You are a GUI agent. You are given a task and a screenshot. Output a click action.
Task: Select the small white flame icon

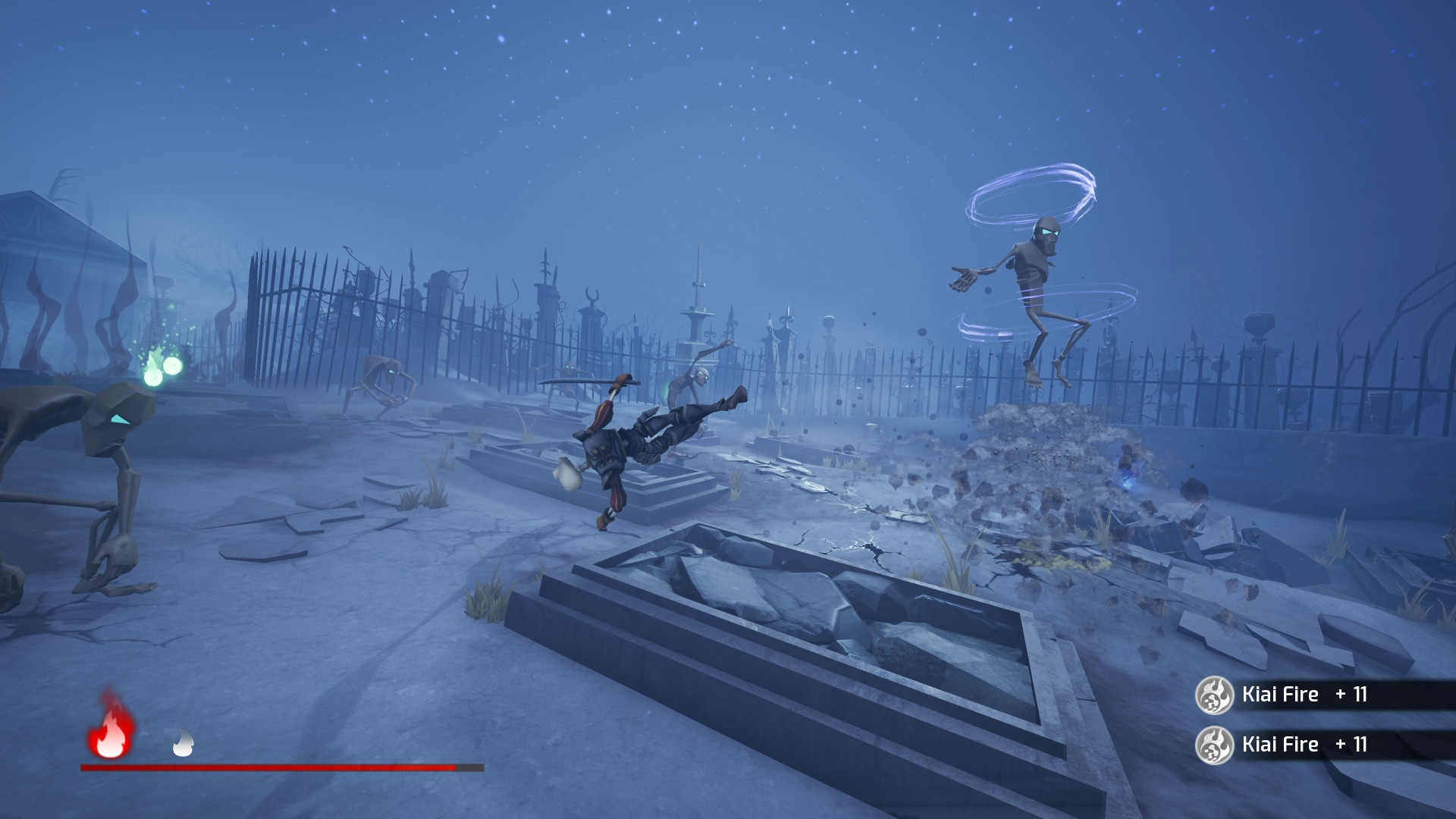pos(183,743)
